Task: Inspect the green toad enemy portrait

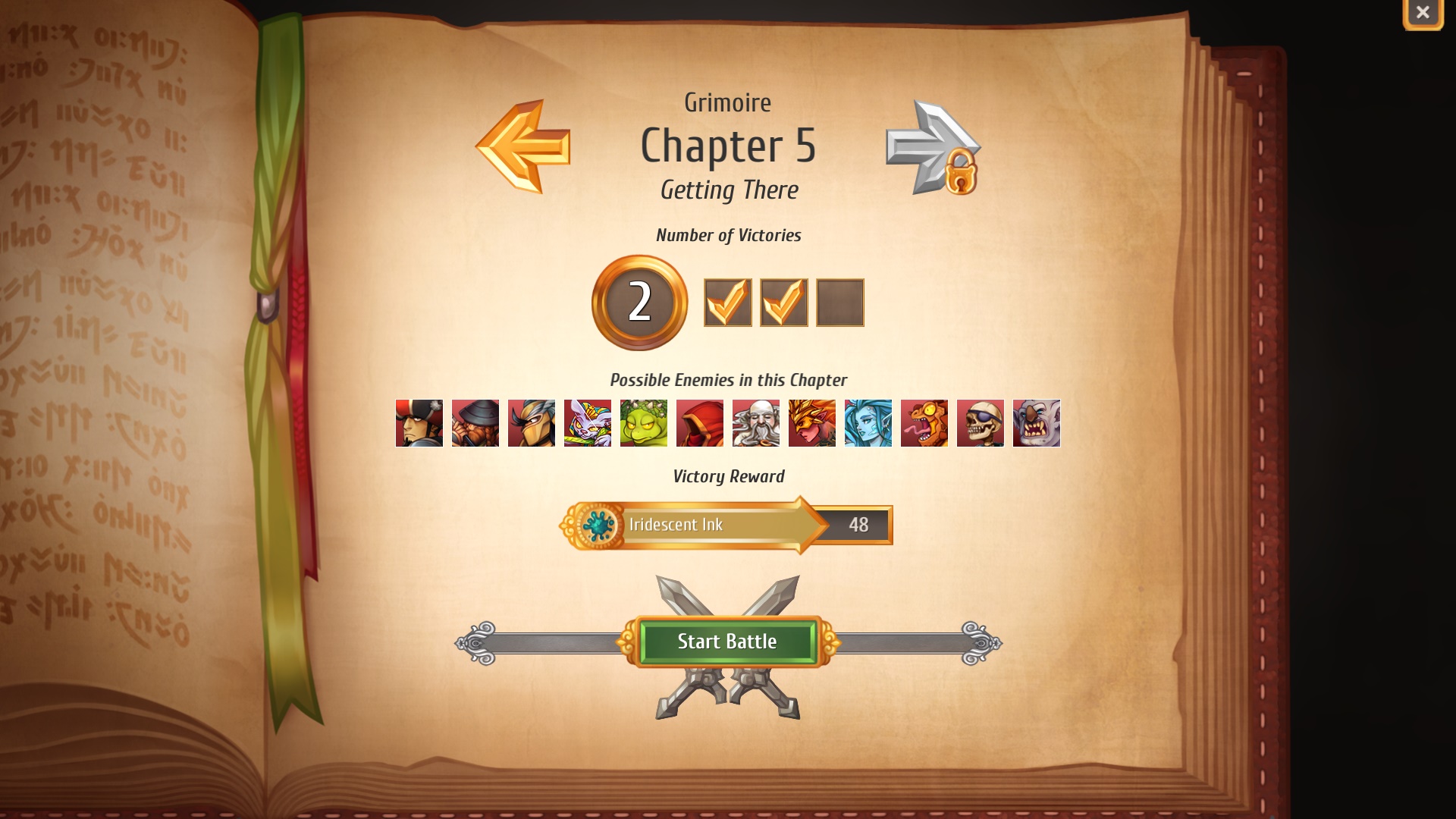Action: point(644,423)
